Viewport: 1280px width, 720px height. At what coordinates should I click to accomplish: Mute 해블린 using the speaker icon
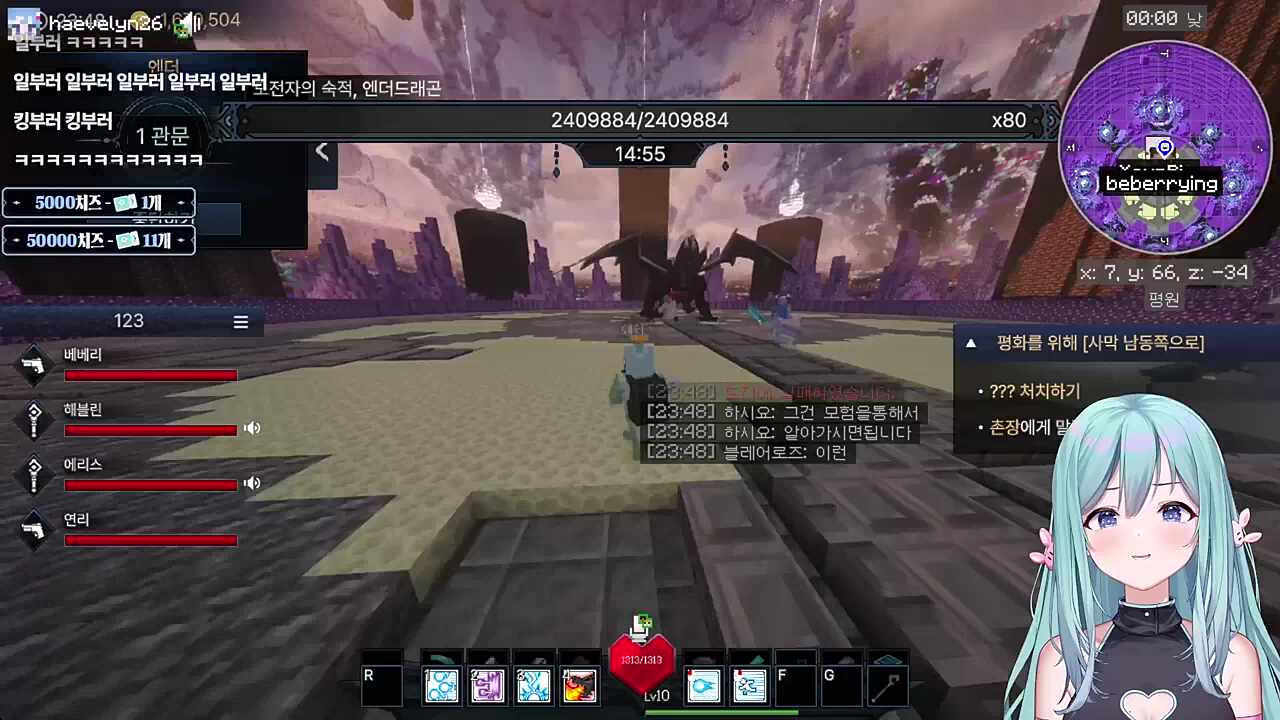[x=251, y=428]
